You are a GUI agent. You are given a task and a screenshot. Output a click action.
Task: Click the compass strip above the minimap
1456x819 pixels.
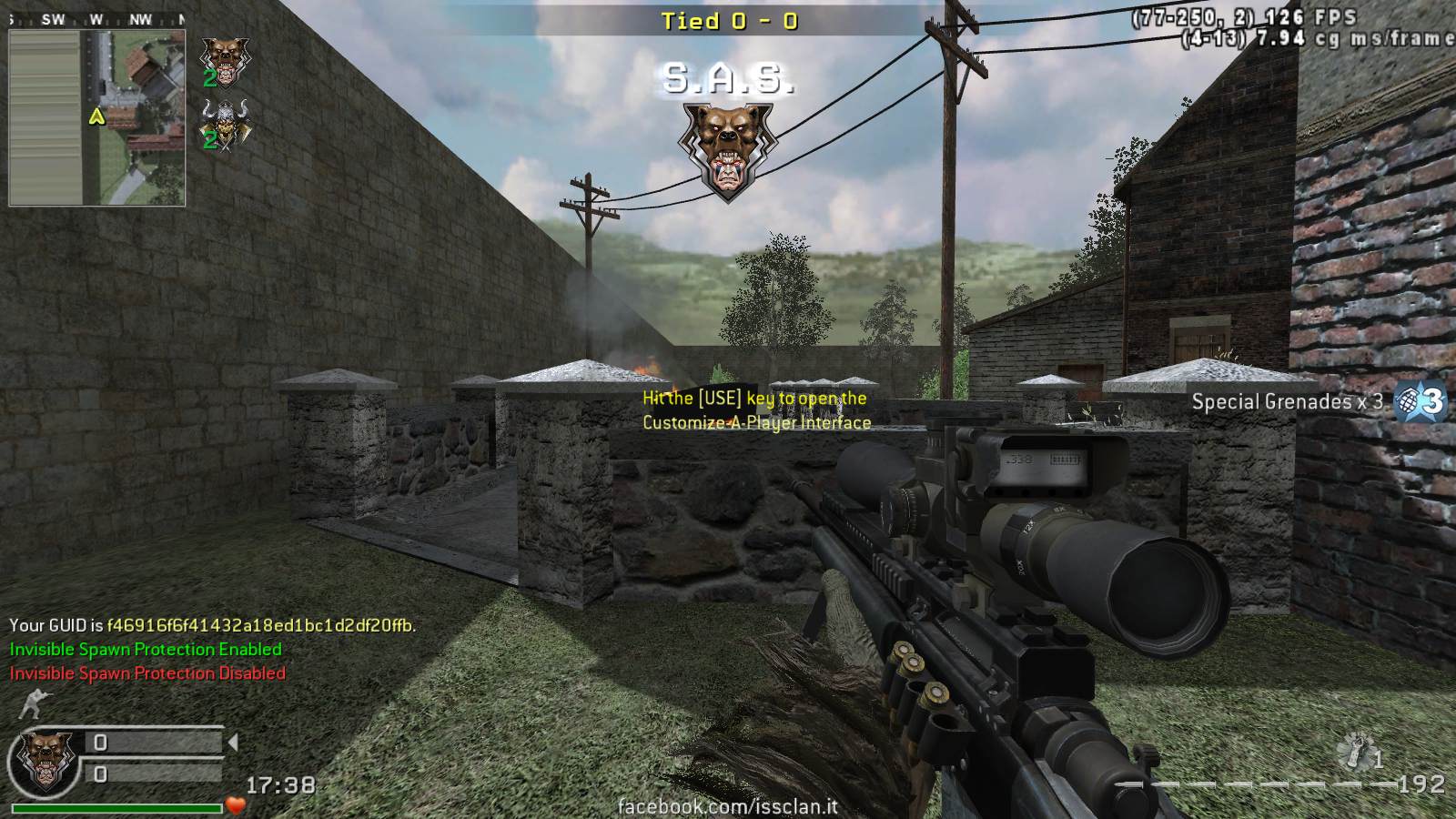(97, 19)
